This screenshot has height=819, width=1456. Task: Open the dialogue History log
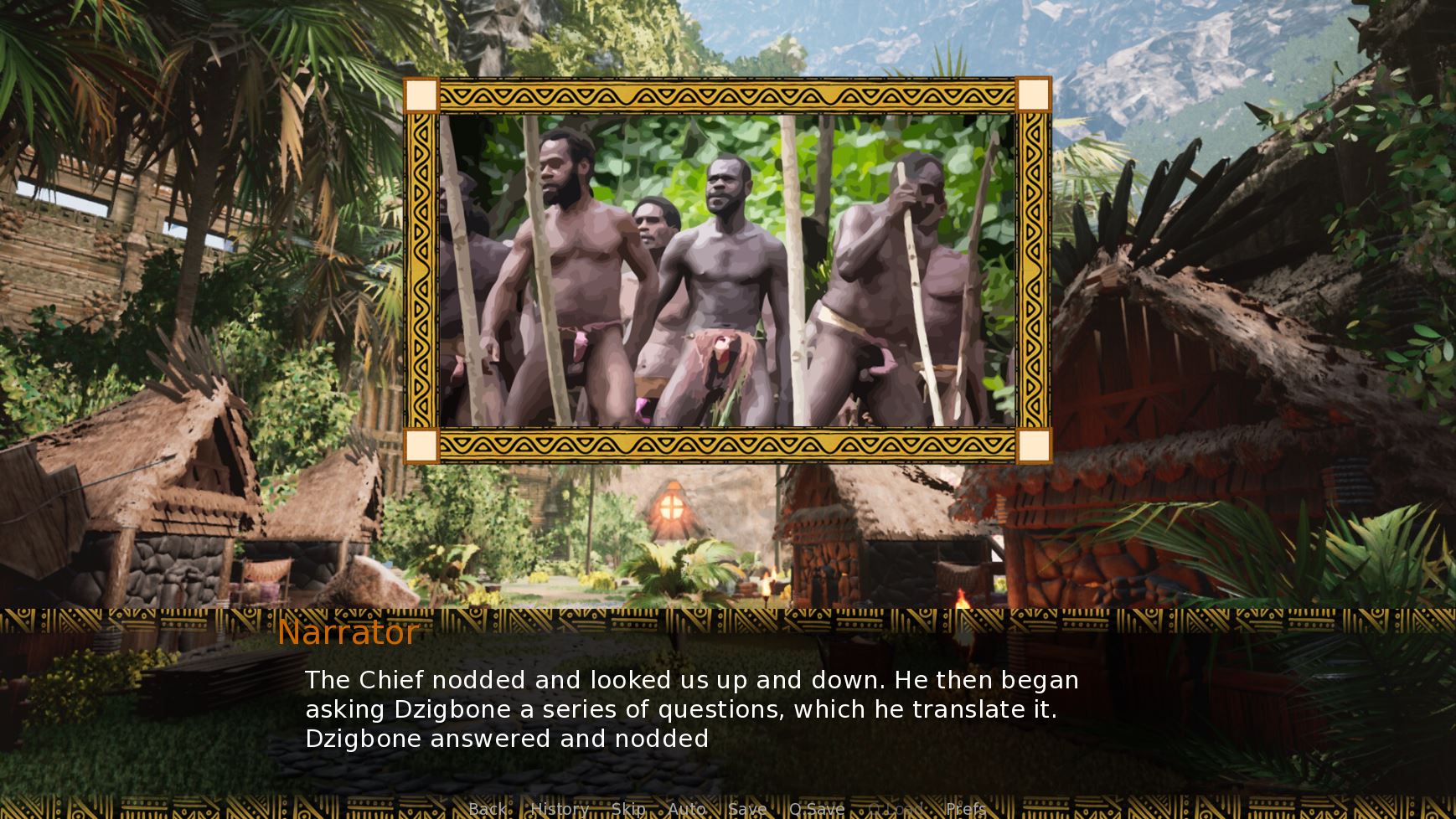(560, 809)
